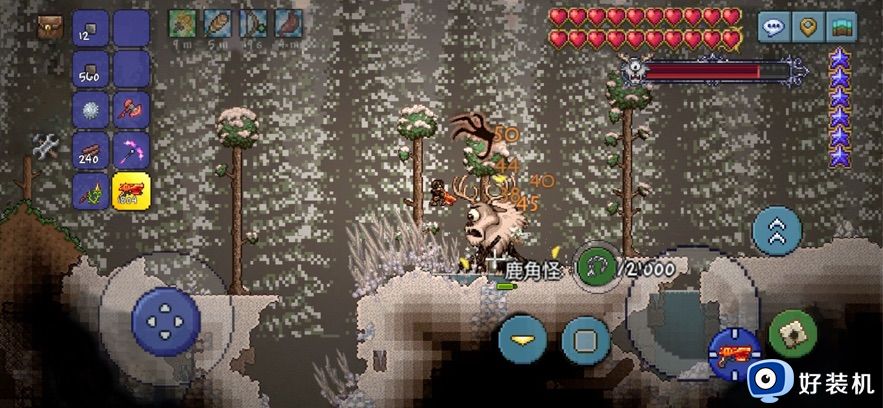883x408 pixels.
Task: Open the crossed wrench and hammer settings
Action: pyautogui.click(x=46, y=146)
